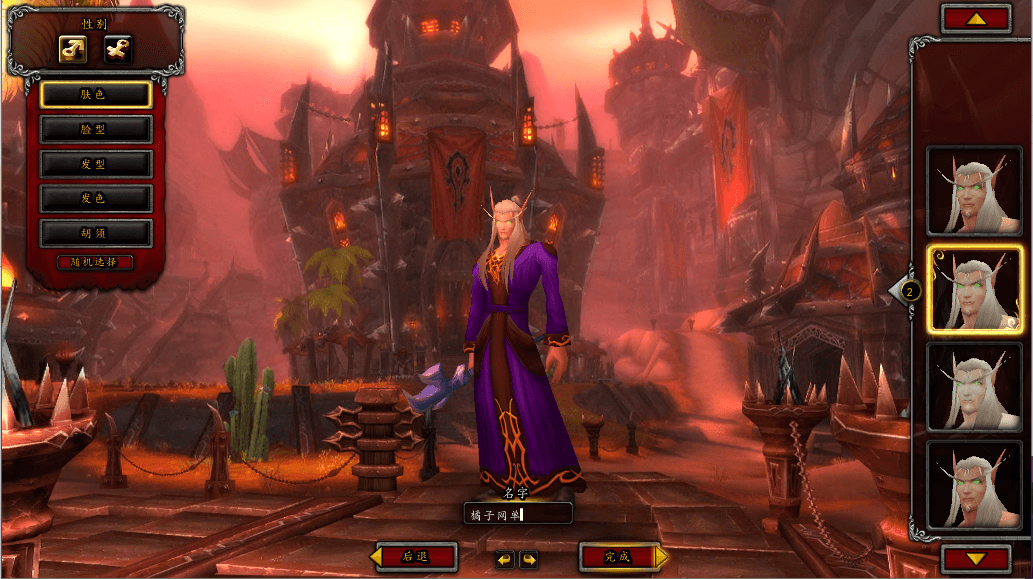Click the 随机选择 randomize button
This screenshot has width=1033, height=579.
point(95,263)
